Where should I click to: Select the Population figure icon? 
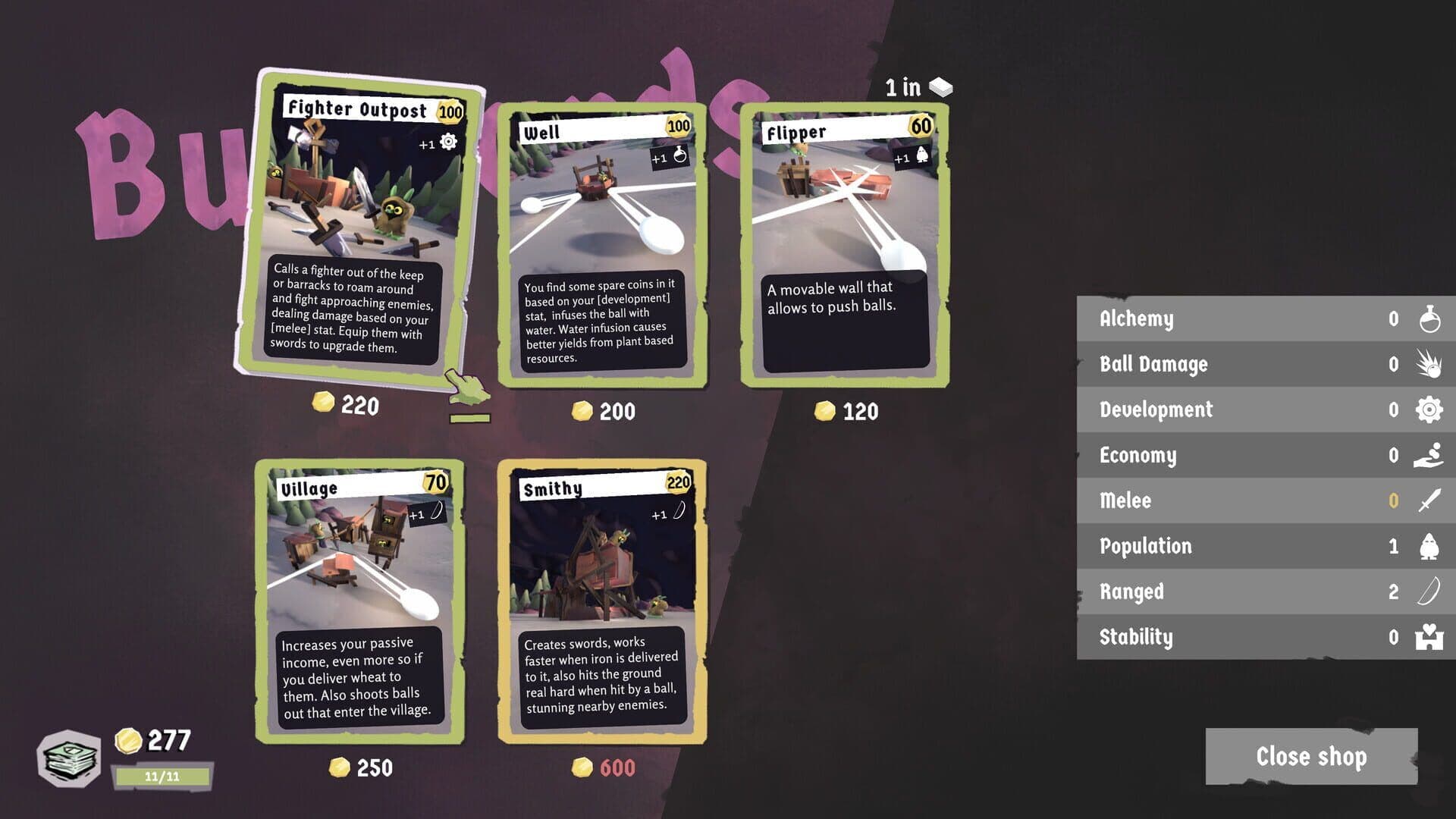1429,546
